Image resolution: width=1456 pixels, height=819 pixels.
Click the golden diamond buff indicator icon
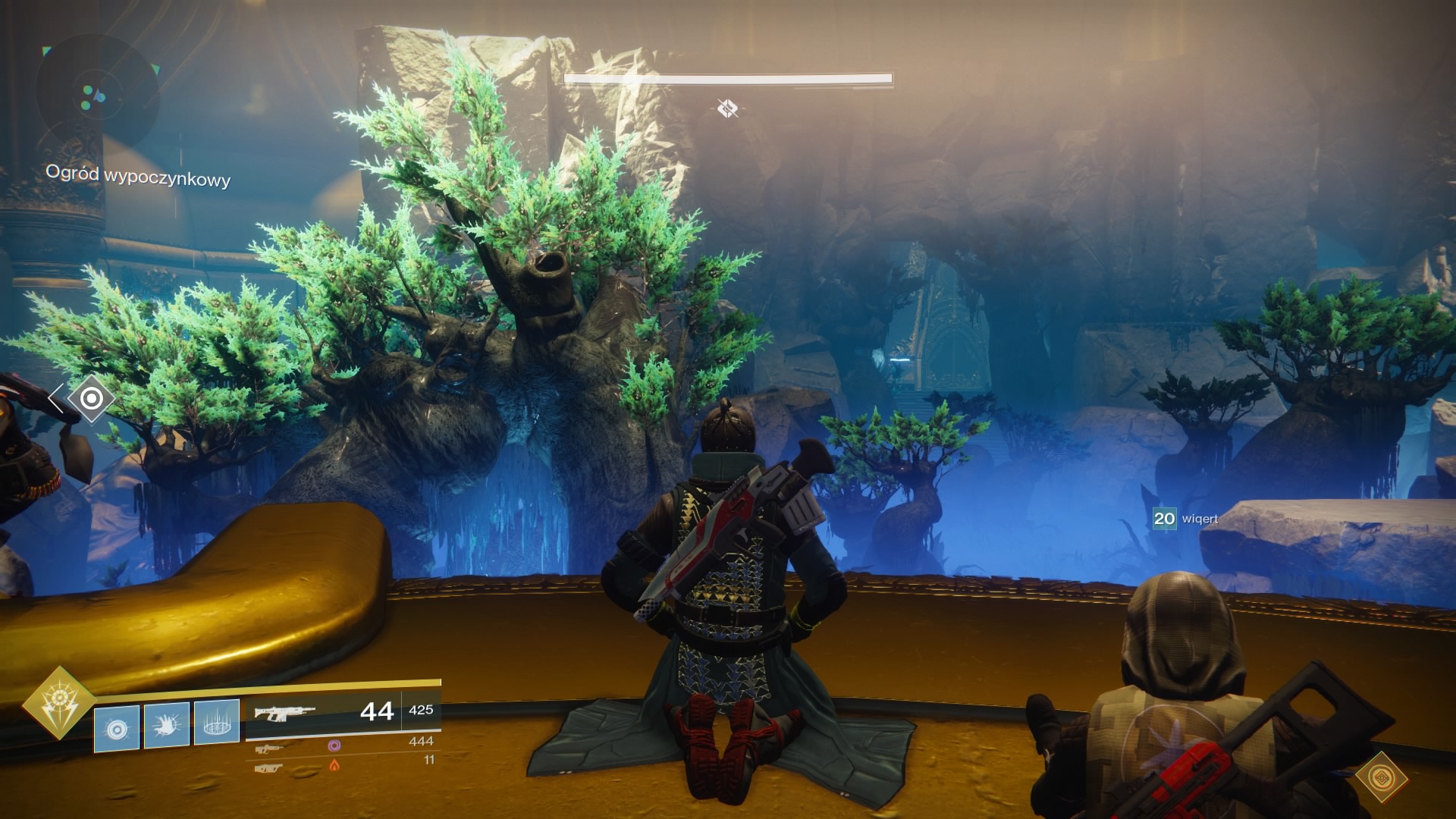(1381, 778)
